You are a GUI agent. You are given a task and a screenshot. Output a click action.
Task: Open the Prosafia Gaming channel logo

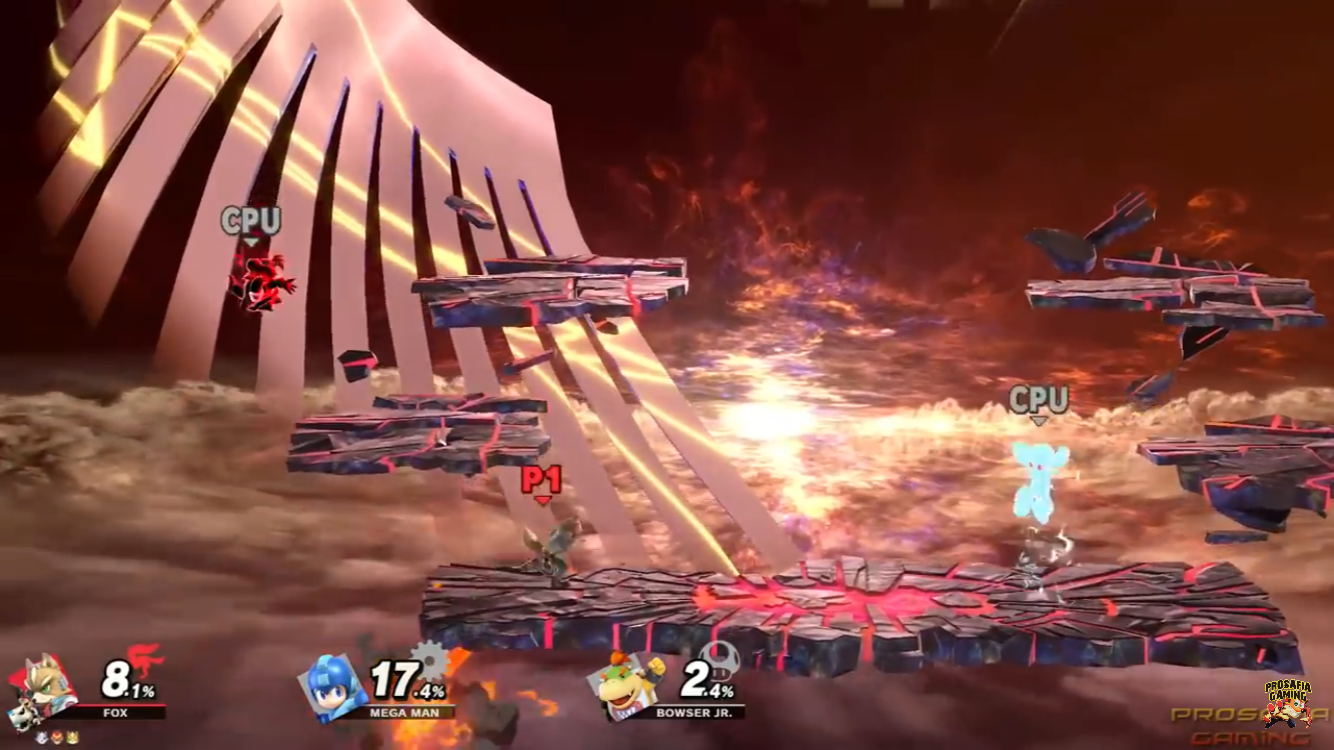click(x=1288, y=702)
